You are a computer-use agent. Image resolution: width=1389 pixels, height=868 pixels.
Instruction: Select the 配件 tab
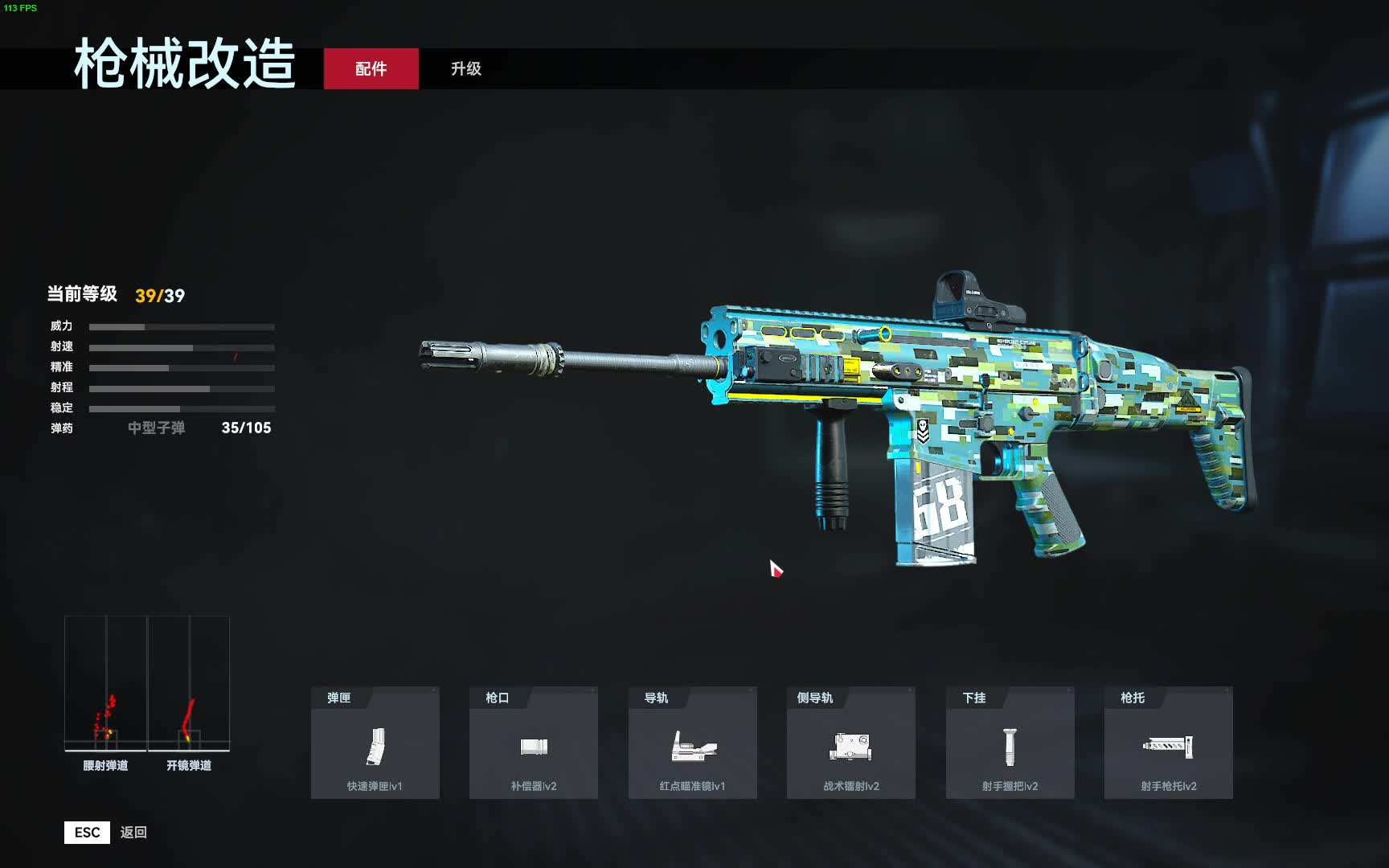click(371, 69)
